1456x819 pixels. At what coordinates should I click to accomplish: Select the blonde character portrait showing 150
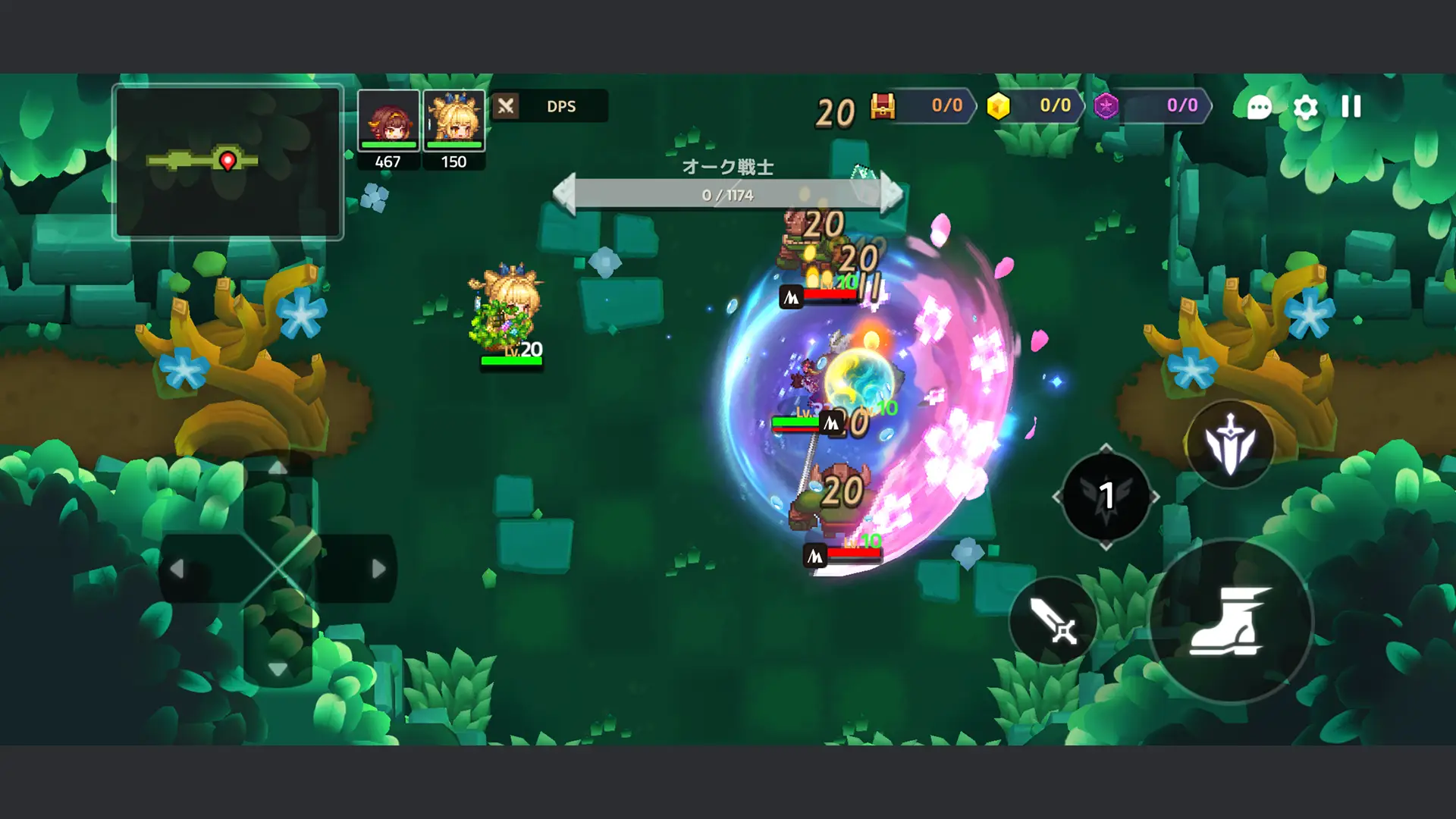pyautogui.click(x=453, y=121)
